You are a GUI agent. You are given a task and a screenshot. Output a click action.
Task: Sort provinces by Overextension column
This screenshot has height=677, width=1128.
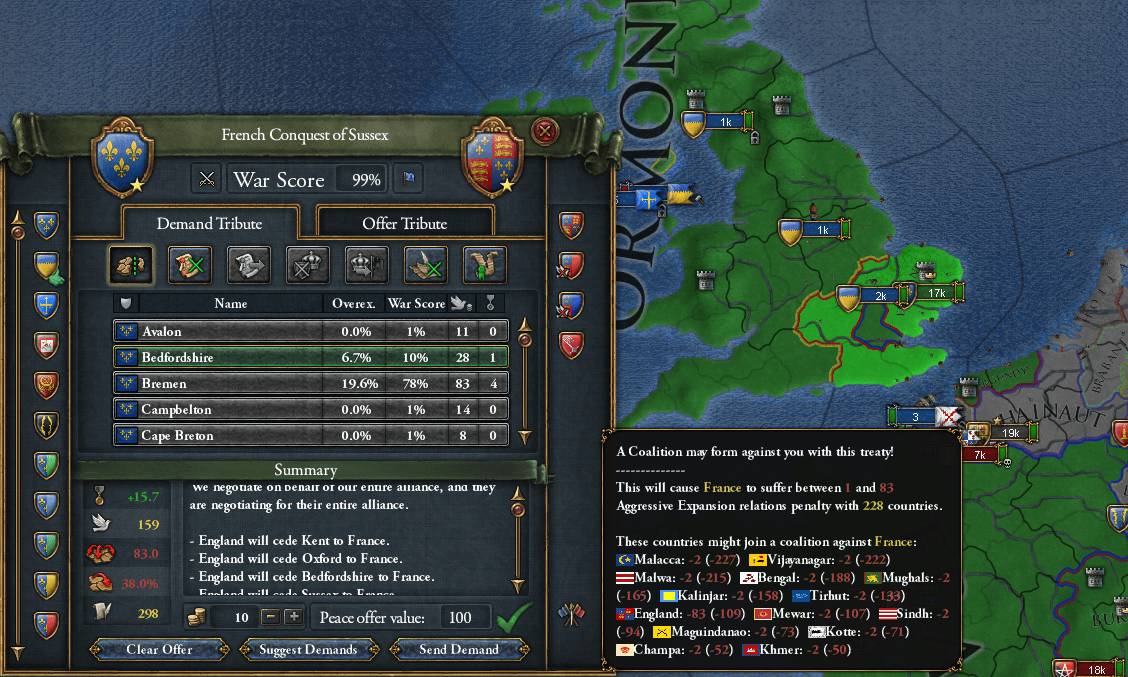[353, 303]
